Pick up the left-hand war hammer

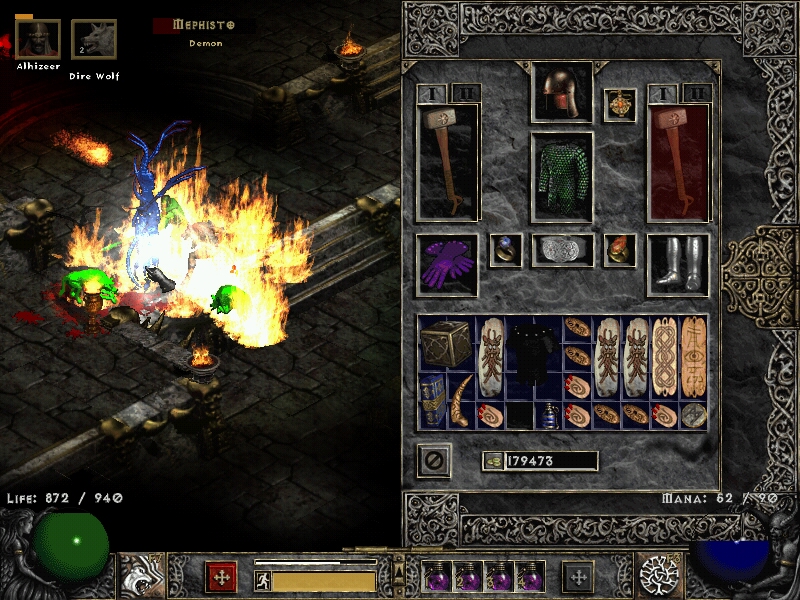point(447,161)
